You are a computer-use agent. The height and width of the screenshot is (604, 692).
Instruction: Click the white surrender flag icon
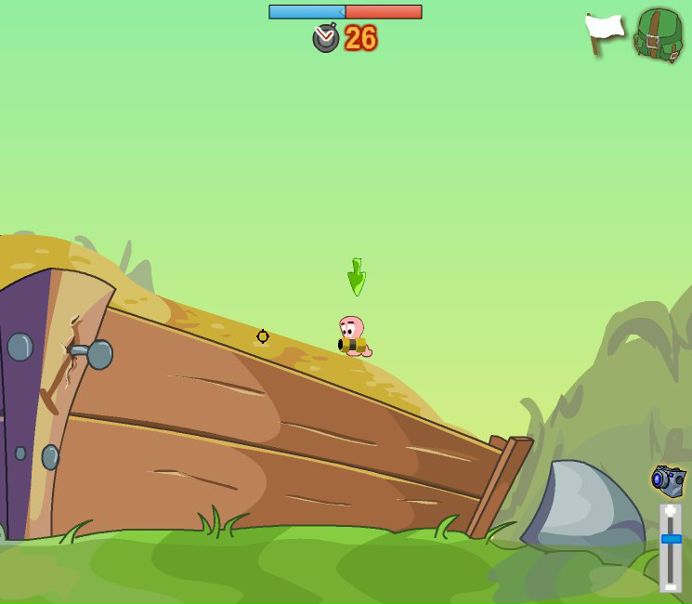(604, 32)
